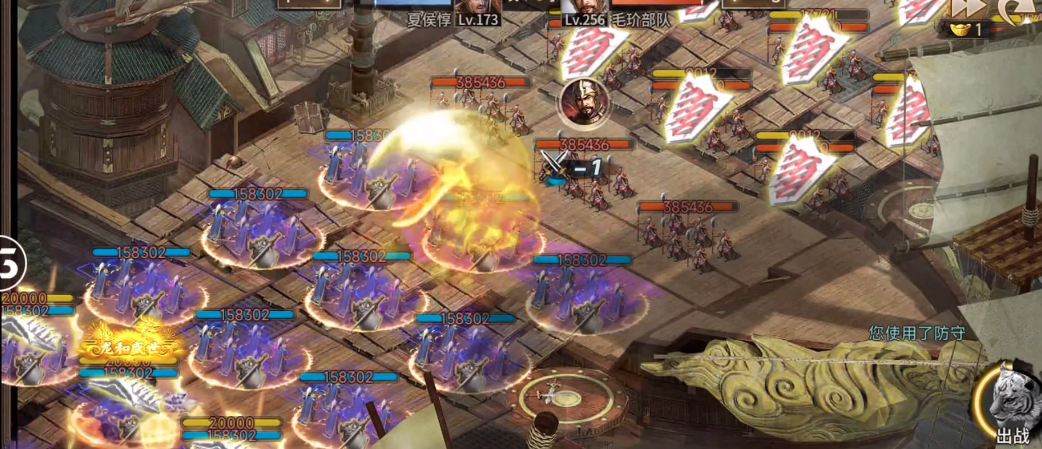This screenshot has height=449, width=1042.
Task: Select the 毛玠部队 Lv.256 commander portrait
Action: pyautogui.click(x=584, y=6)
